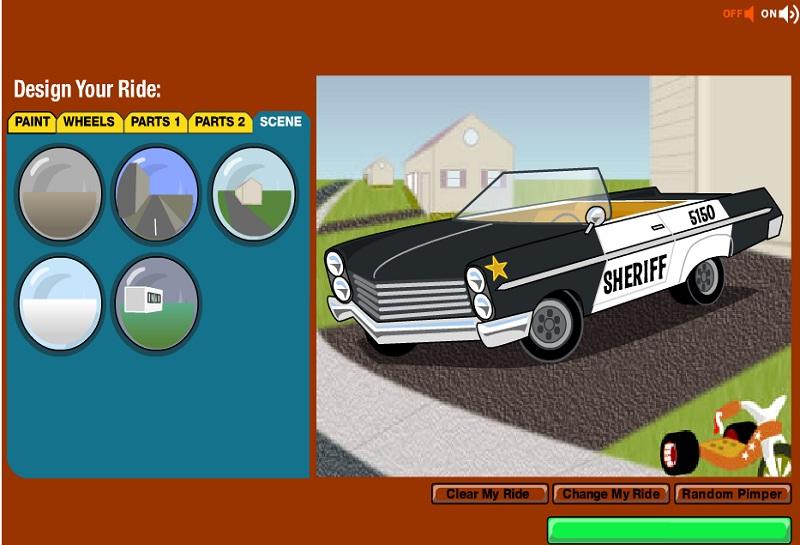Select the white trailer on grass scene
Screen dimensions: 800x545
156,304
